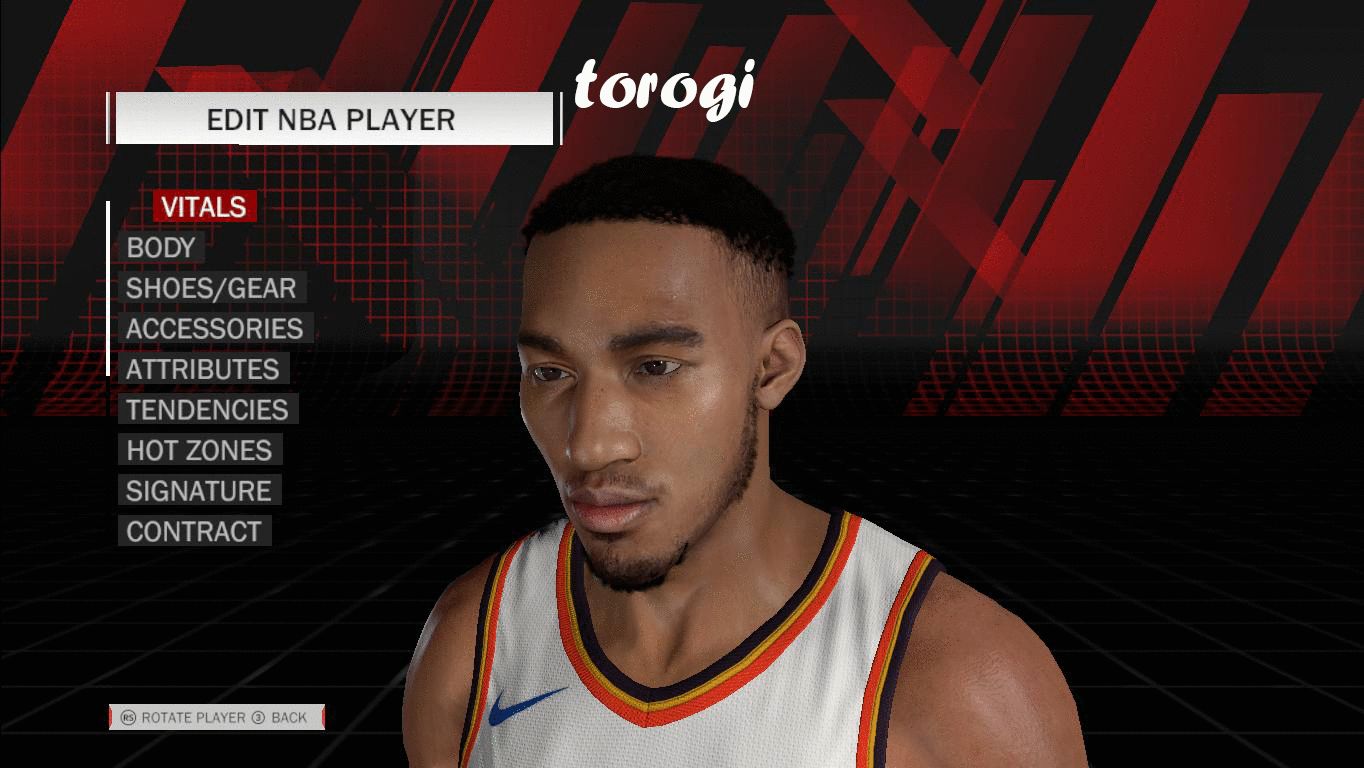The width and height of the screenshot is (1364, 768).
Task: Open the Accessories menu entry
Action: (x=214, y=329)
